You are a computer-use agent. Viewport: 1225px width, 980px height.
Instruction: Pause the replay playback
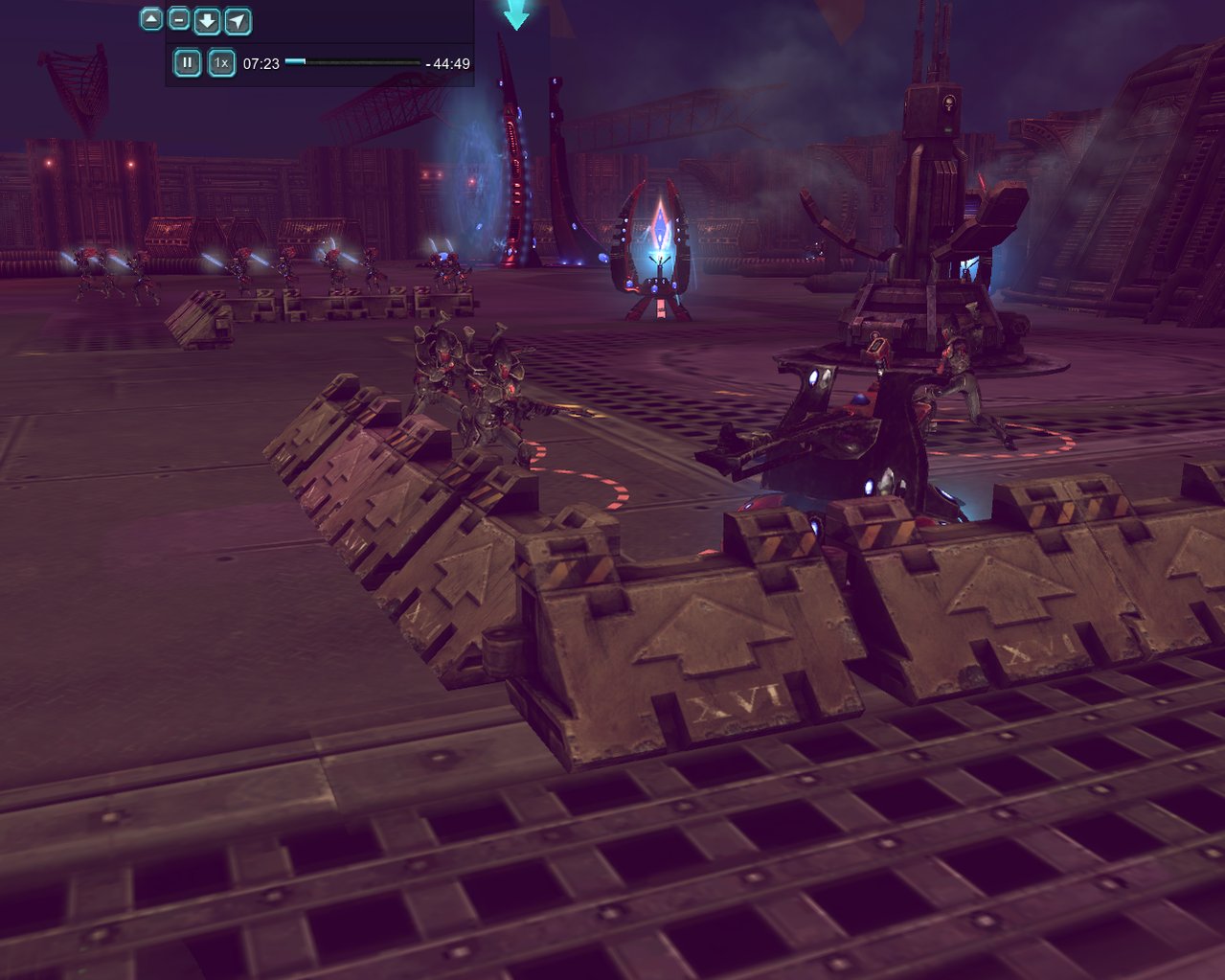coord(187,63)
